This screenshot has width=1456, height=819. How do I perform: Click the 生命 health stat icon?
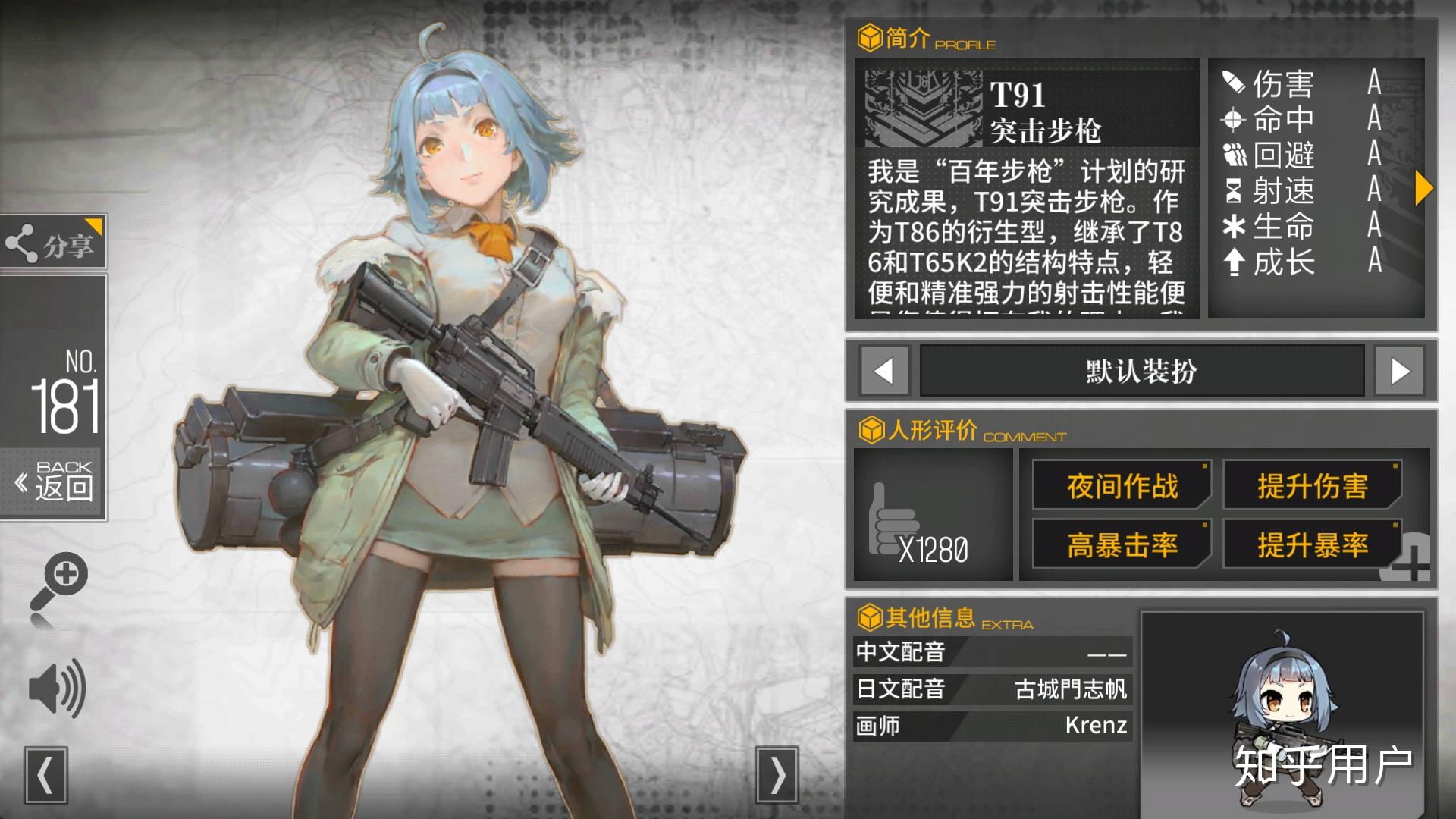(x=1236, y=227)
